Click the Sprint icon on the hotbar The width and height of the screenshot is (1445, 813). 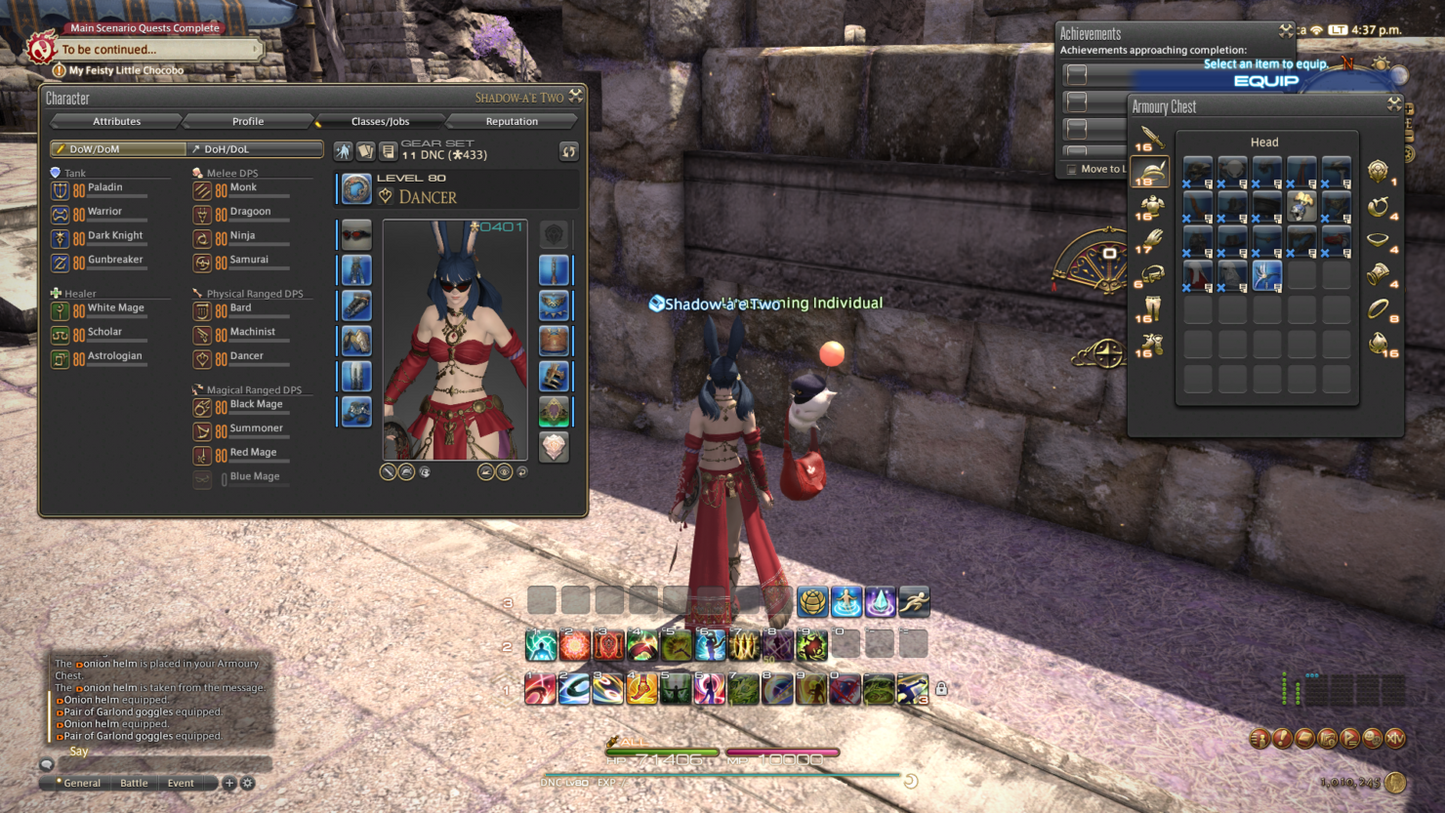tap(913, 601)
